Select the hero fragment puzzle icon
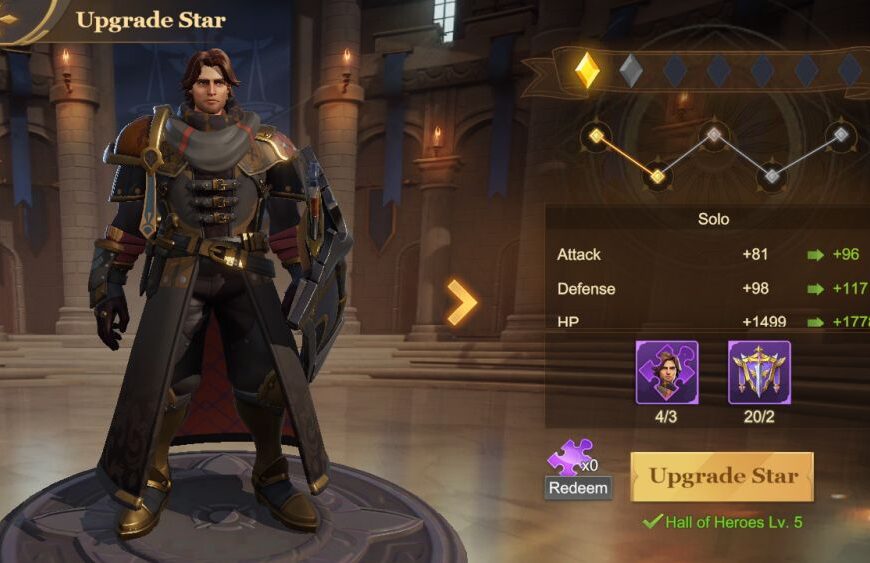 point(667,372)
